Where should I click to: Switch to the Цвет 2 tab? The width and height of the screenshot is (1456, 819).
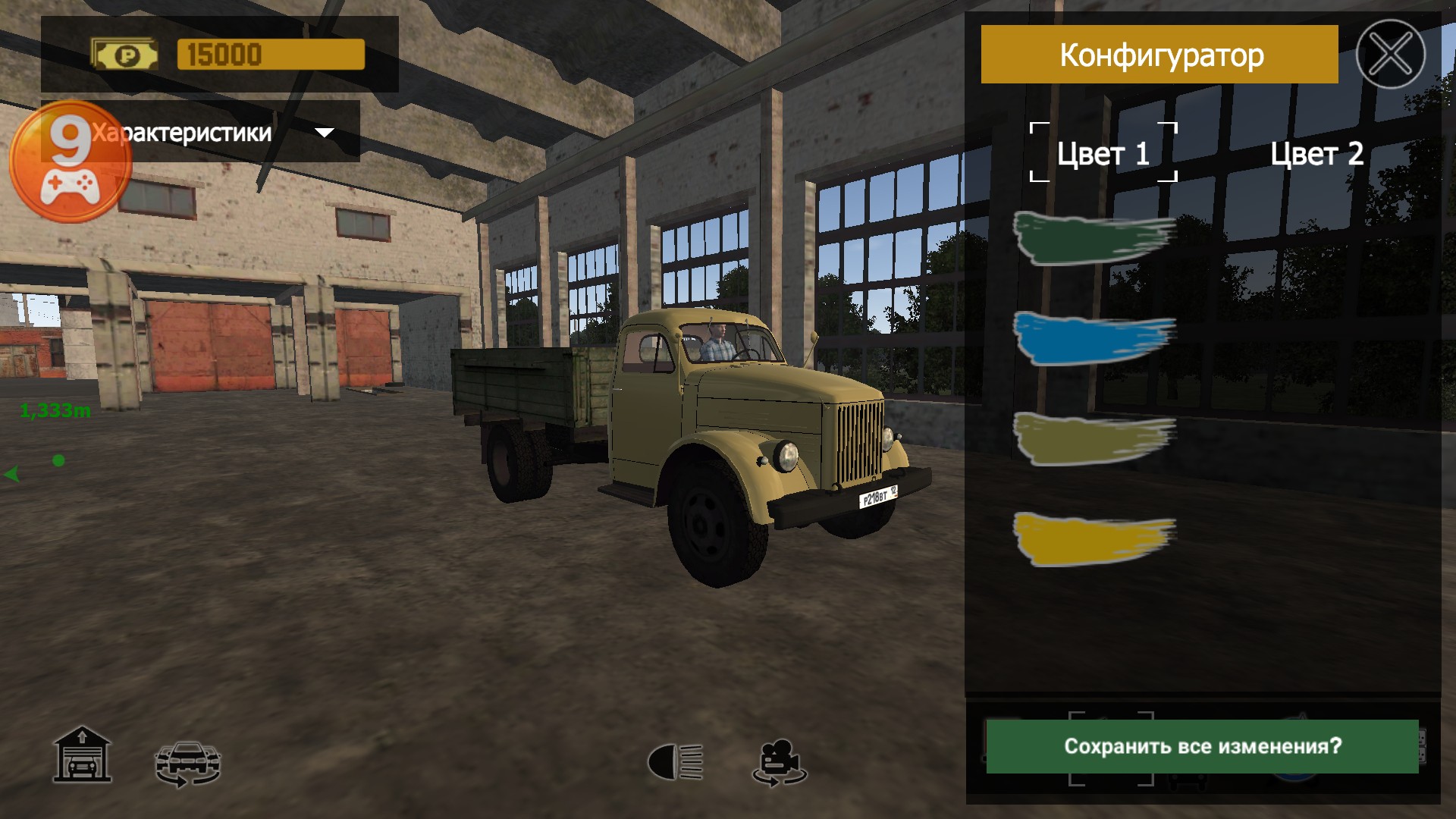point(1316,153)
